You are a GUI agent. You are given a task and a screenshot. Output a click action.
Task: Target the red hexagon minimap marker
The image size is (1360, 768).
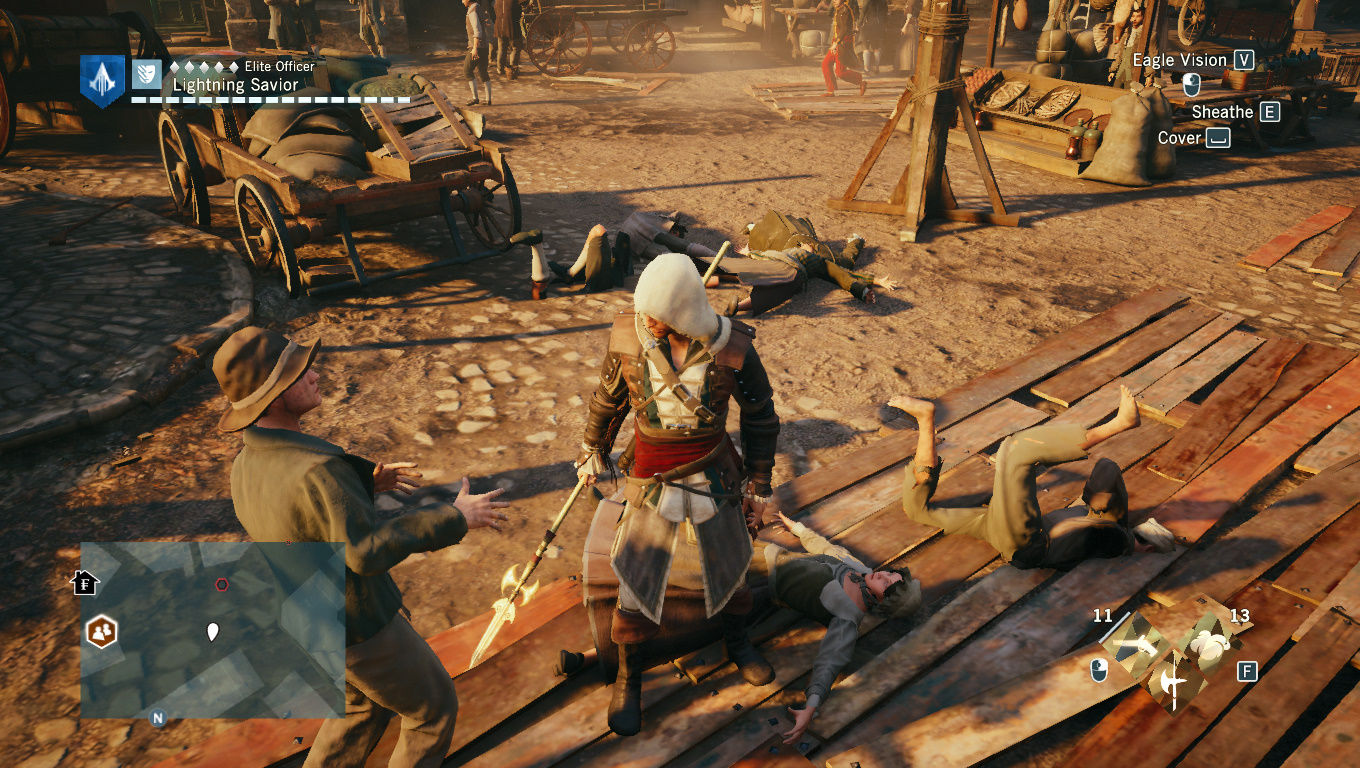coord(222,585)
